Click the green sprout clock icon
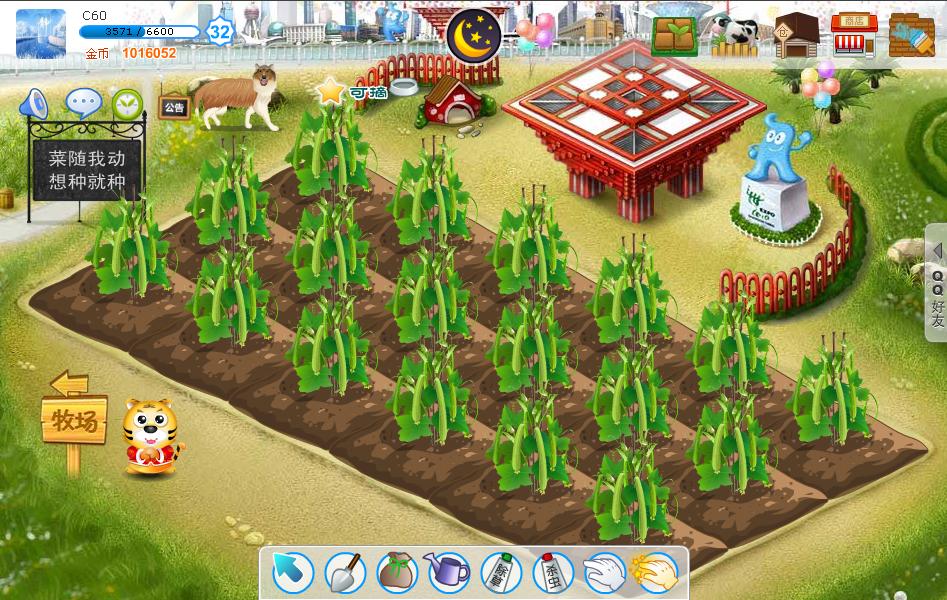The height and width of the screenshot is (600, 947). [127, 103]
